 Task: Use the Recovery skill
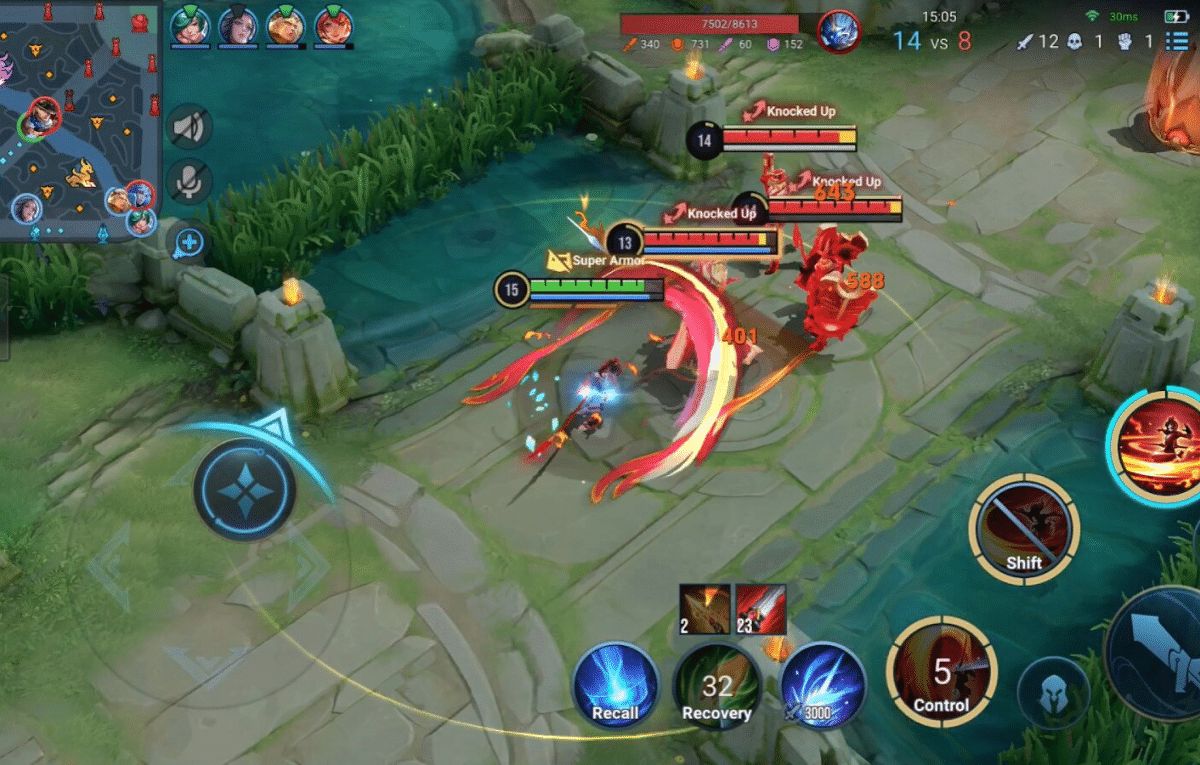716,686
